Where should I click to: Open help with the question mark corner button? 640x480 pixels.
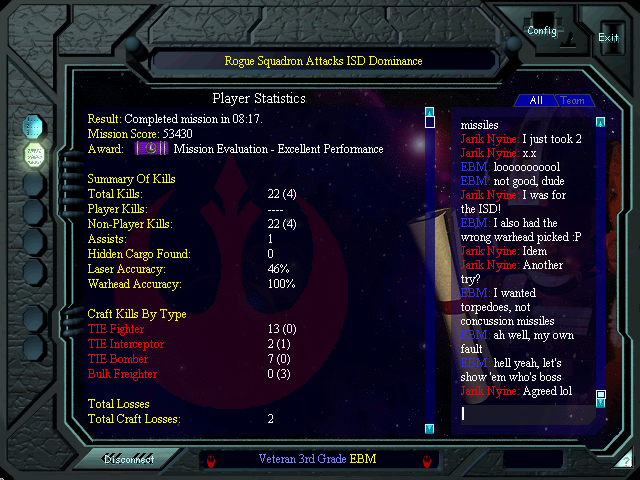[624, 462]
